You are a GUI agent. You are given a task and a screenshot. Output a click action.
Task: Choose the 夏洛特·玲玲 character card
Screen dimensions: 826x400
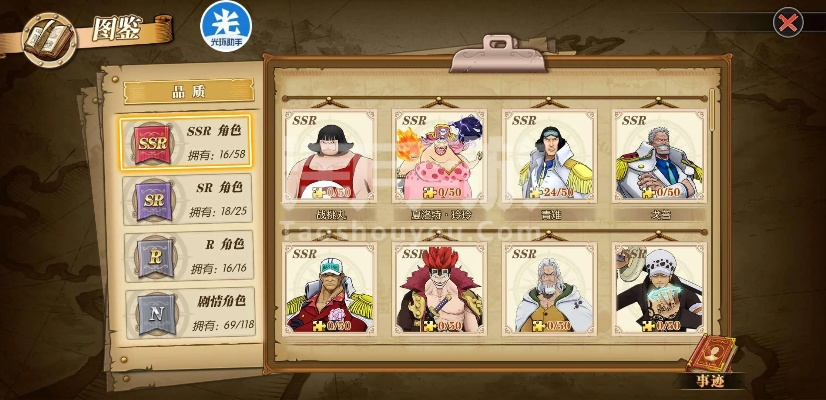(439, 160)
